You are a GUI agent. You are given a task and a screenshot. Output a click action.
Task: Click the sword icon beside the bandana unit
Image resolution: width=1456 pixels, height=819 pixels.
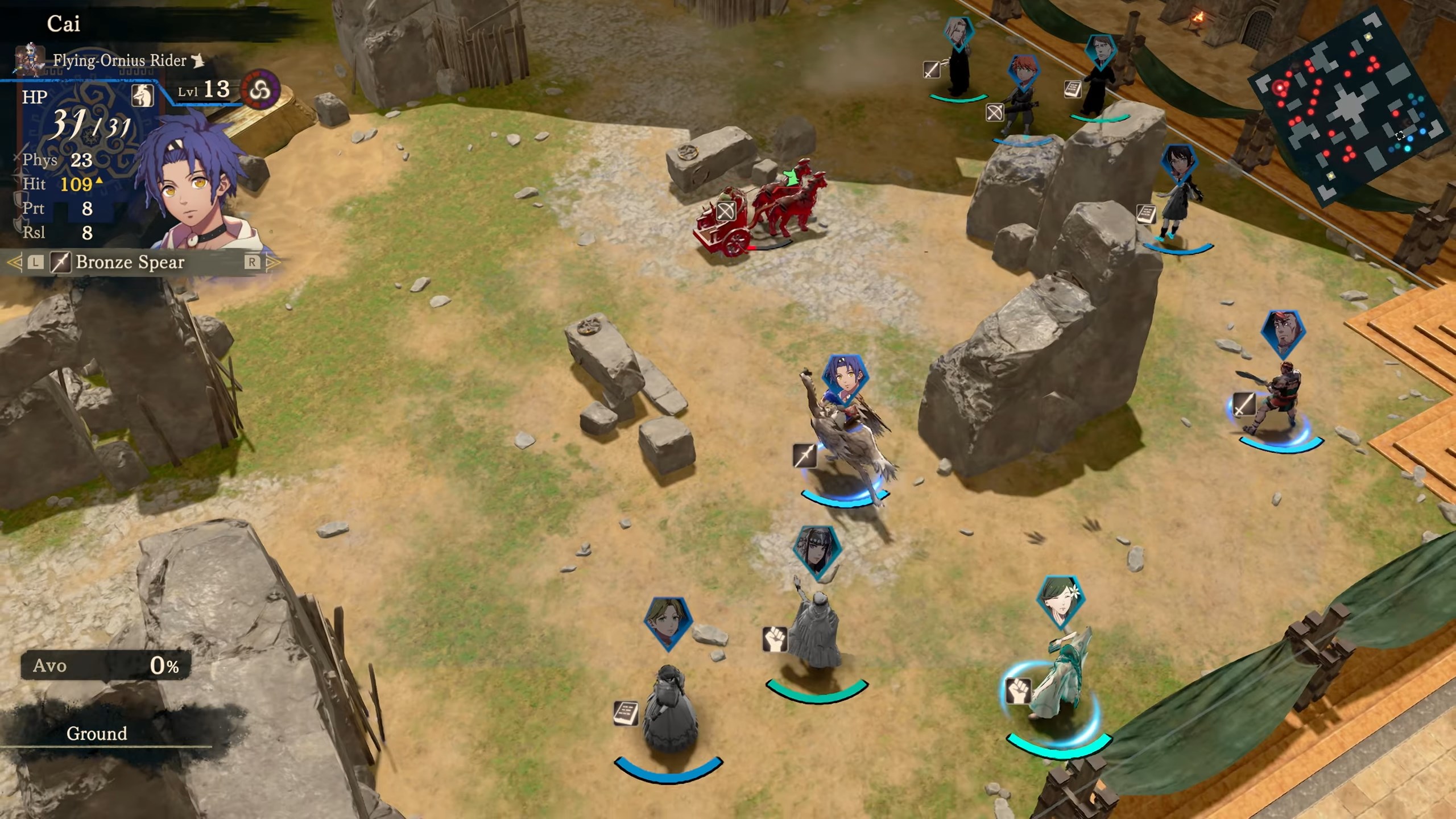pyautogui.click(x=1244, y=405)
